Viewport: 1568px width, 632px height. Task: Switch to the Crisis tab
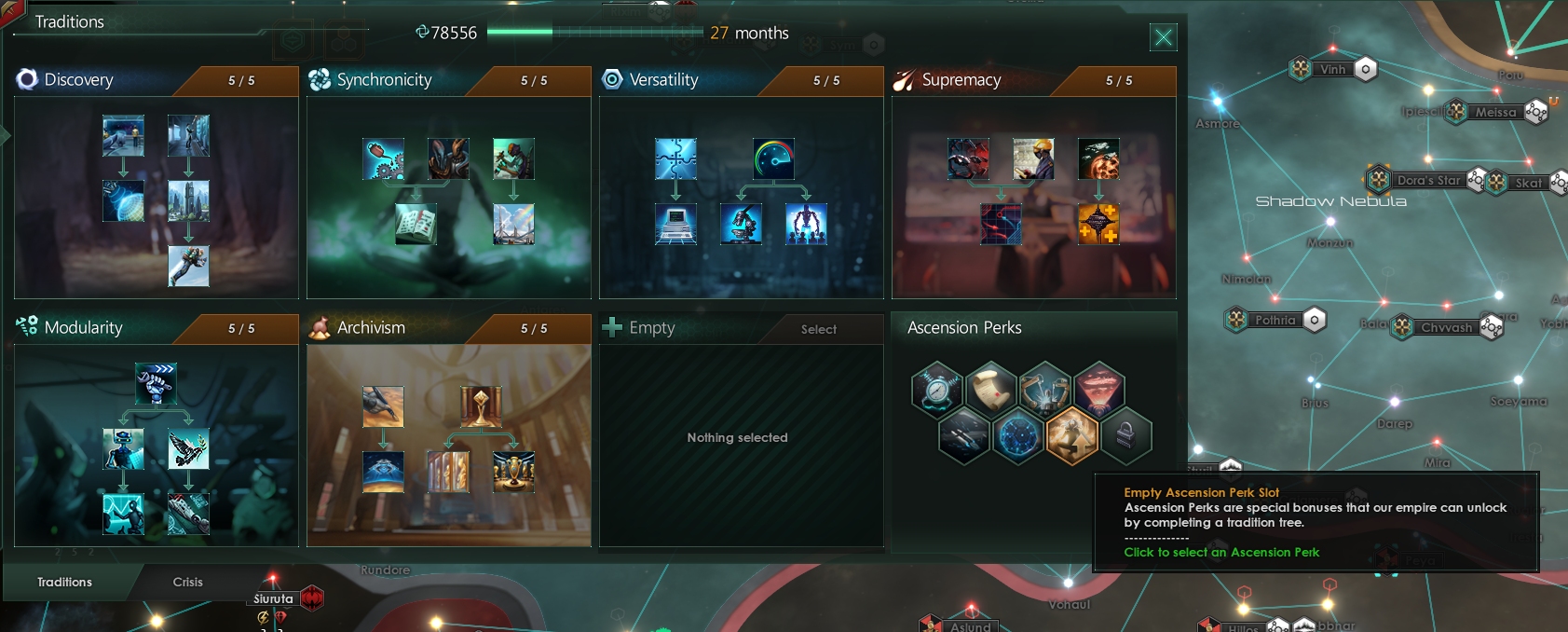(x=187, y=582)
